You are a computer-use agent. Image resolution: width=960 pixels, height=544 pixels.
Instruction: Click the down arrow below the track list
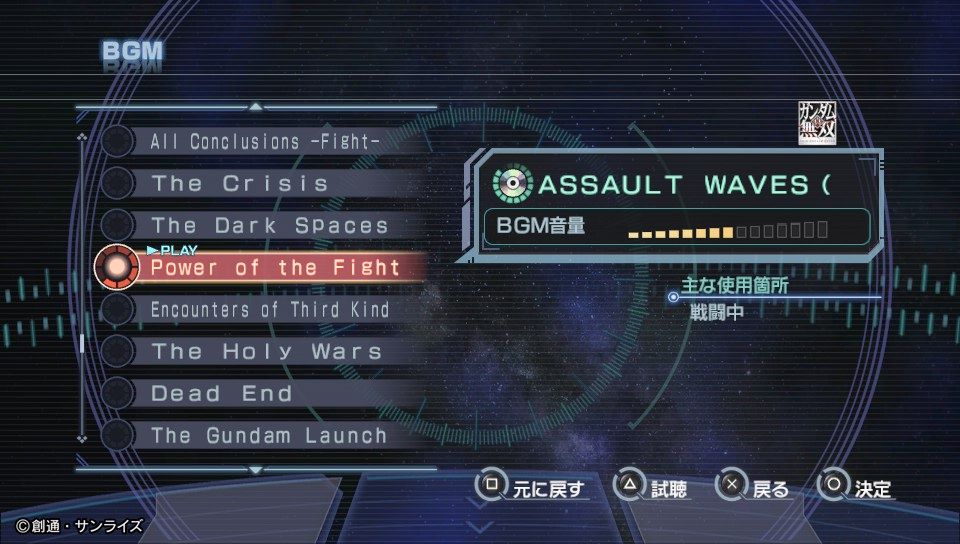(256, 469)
